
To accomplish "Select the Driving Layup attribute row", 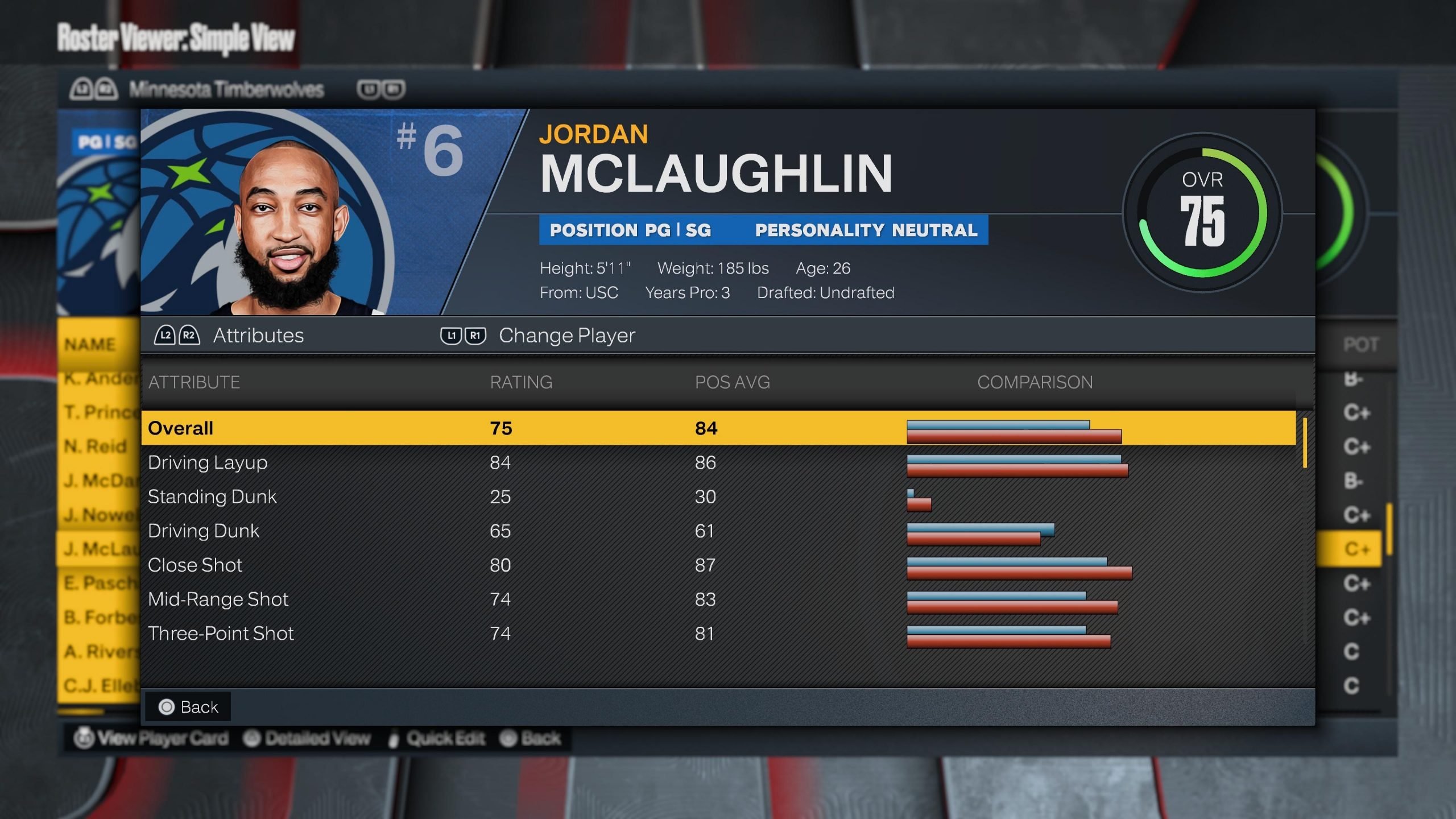I will coord(718,462).
